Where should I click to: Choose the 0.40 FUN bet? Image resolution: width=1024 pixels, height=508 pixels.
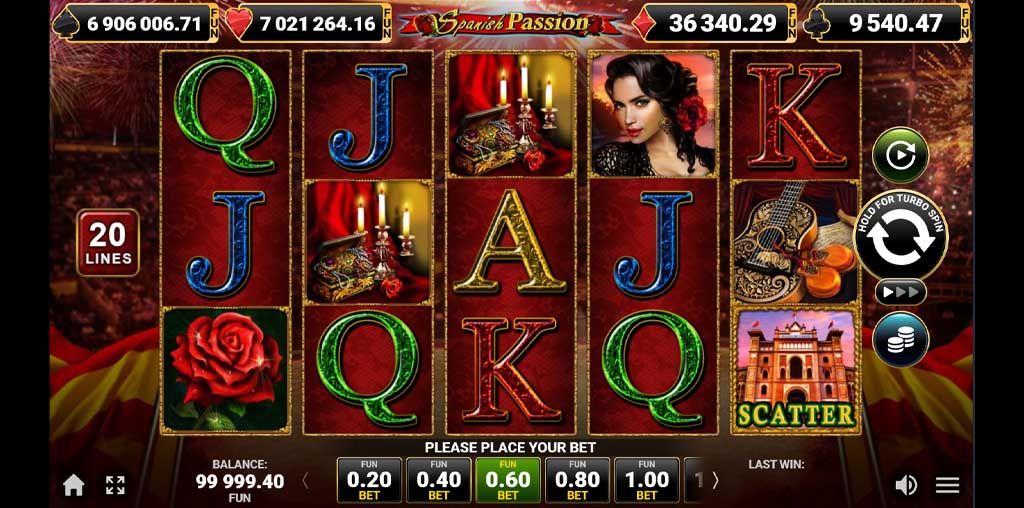pyautogui.click(x=438, y=480)
